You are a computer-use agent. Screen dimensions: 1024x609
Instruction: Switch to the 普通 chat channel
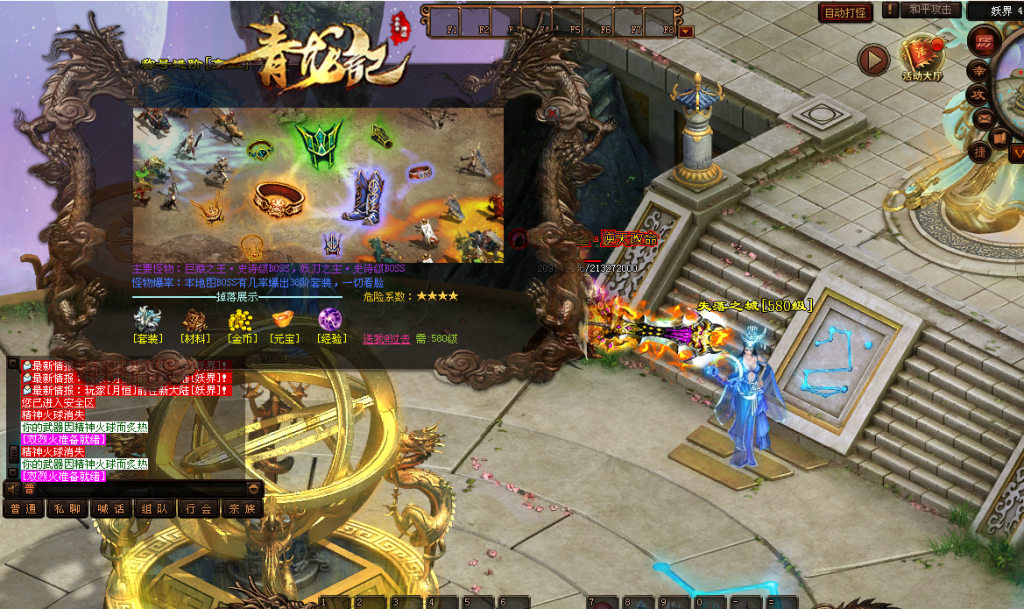point(21,508)
